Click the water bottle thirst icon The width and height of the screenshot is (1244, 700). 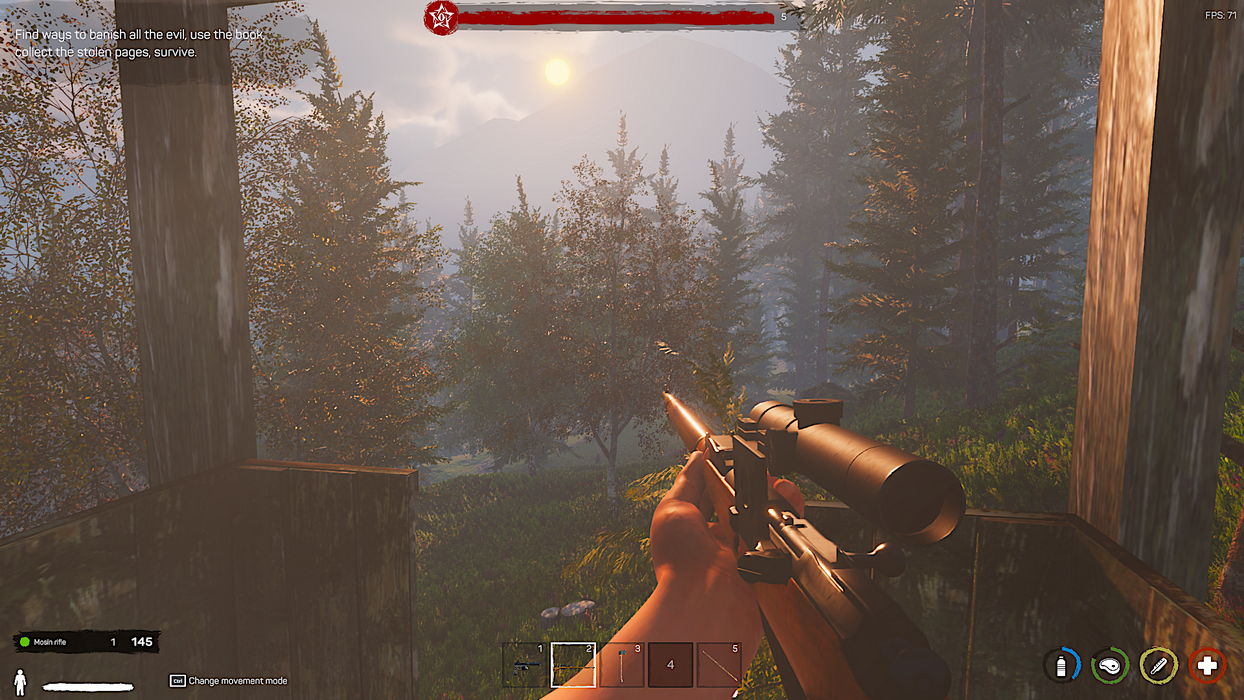(x=1062, y=665)
